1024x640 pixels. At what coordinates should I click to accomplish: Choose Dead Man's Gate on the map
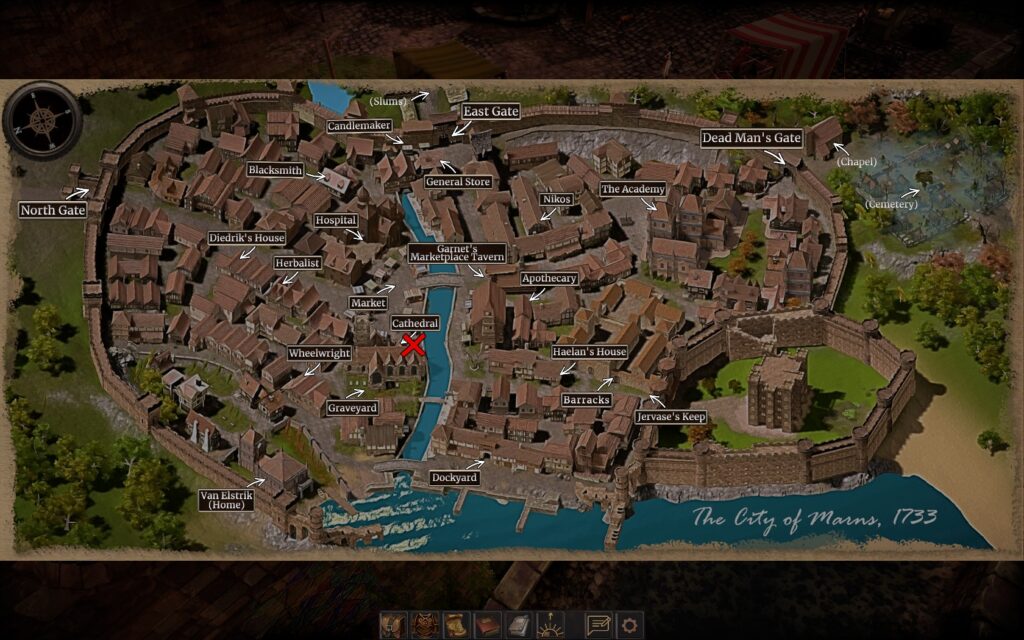coord(752,138)
